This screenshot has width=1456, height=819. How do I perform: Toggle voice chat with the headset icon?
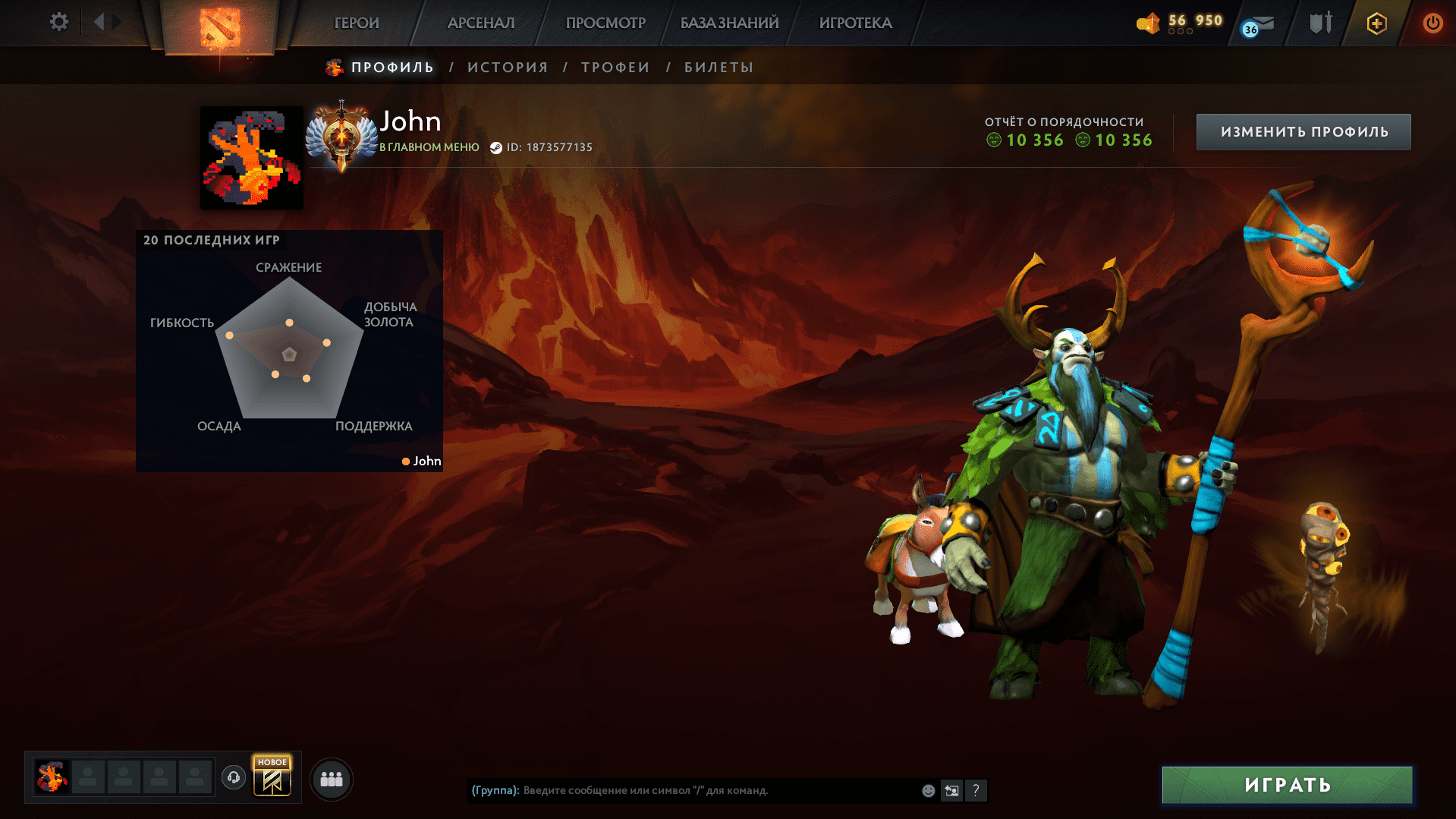point(233,778)
